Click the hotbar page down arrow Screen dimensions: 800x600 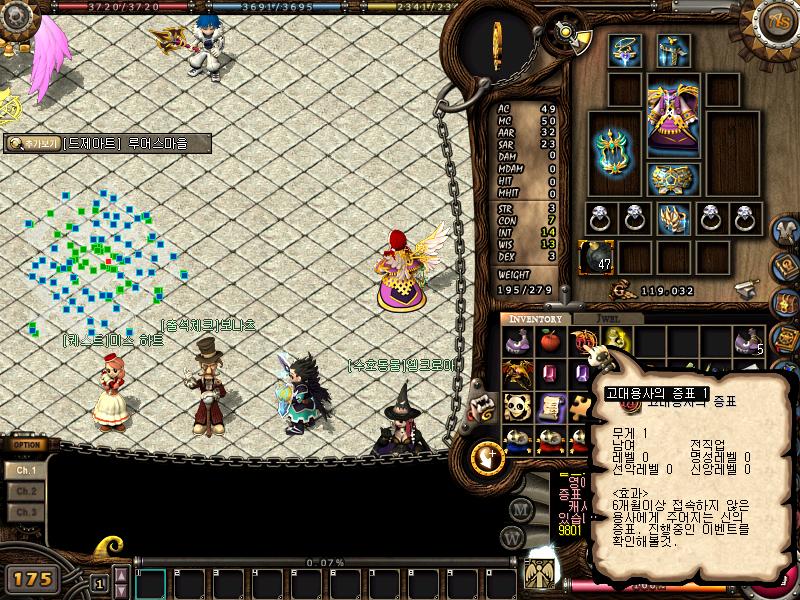[x=121, y=588]
